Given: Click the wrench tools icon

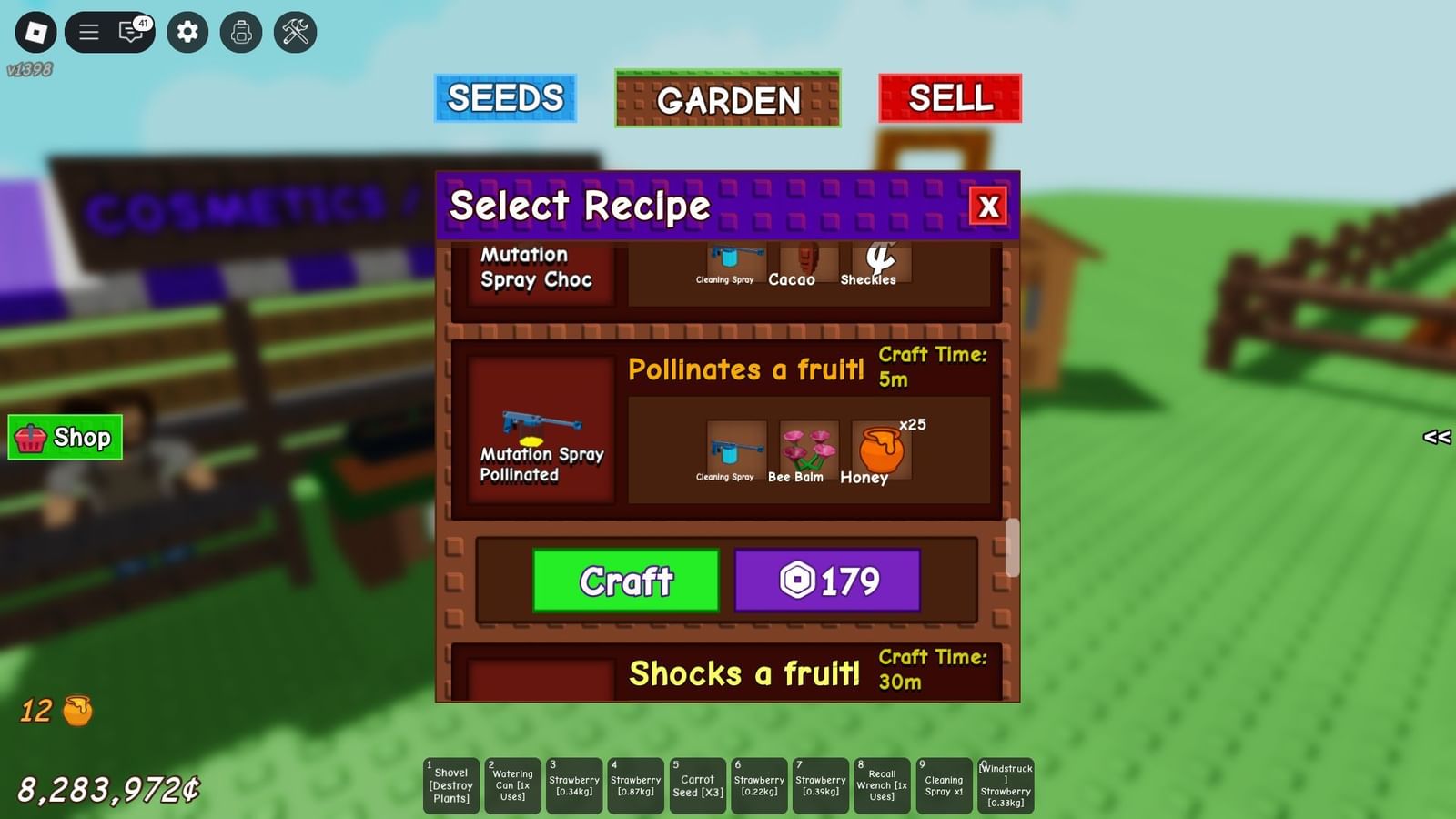Looking at the screenshot, I should [293, 32].
